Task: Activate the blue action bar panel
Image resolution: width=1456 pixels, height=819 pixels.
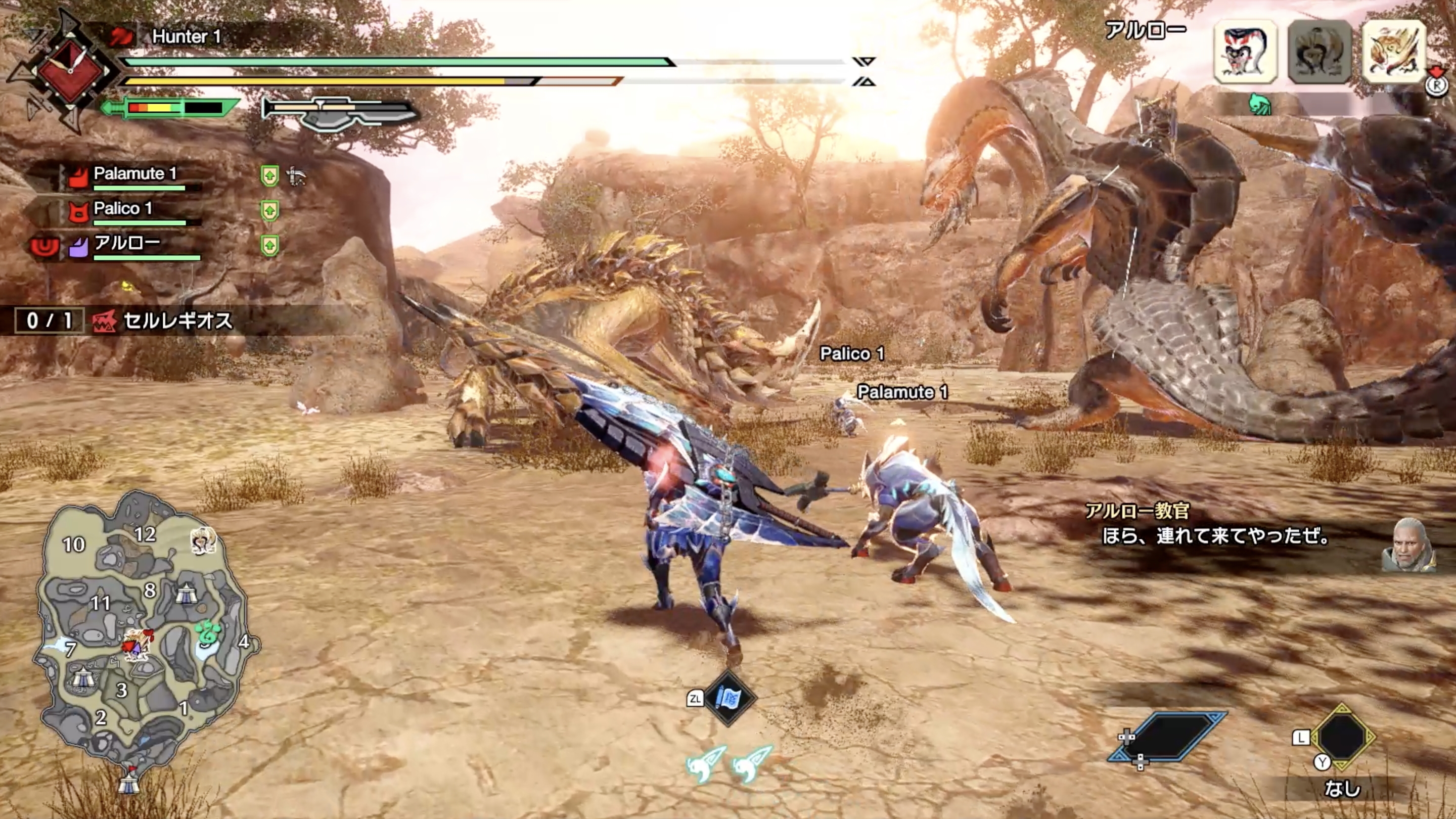Action: point(1168,737)
